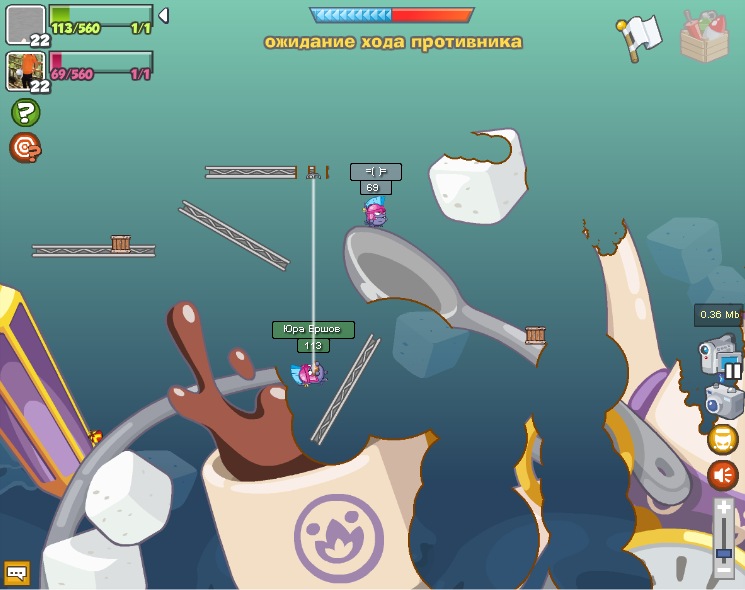Open the weapons crate inventory
Image resolution: width=745 pixels, height=590 pixels.
tap(704, 37)
